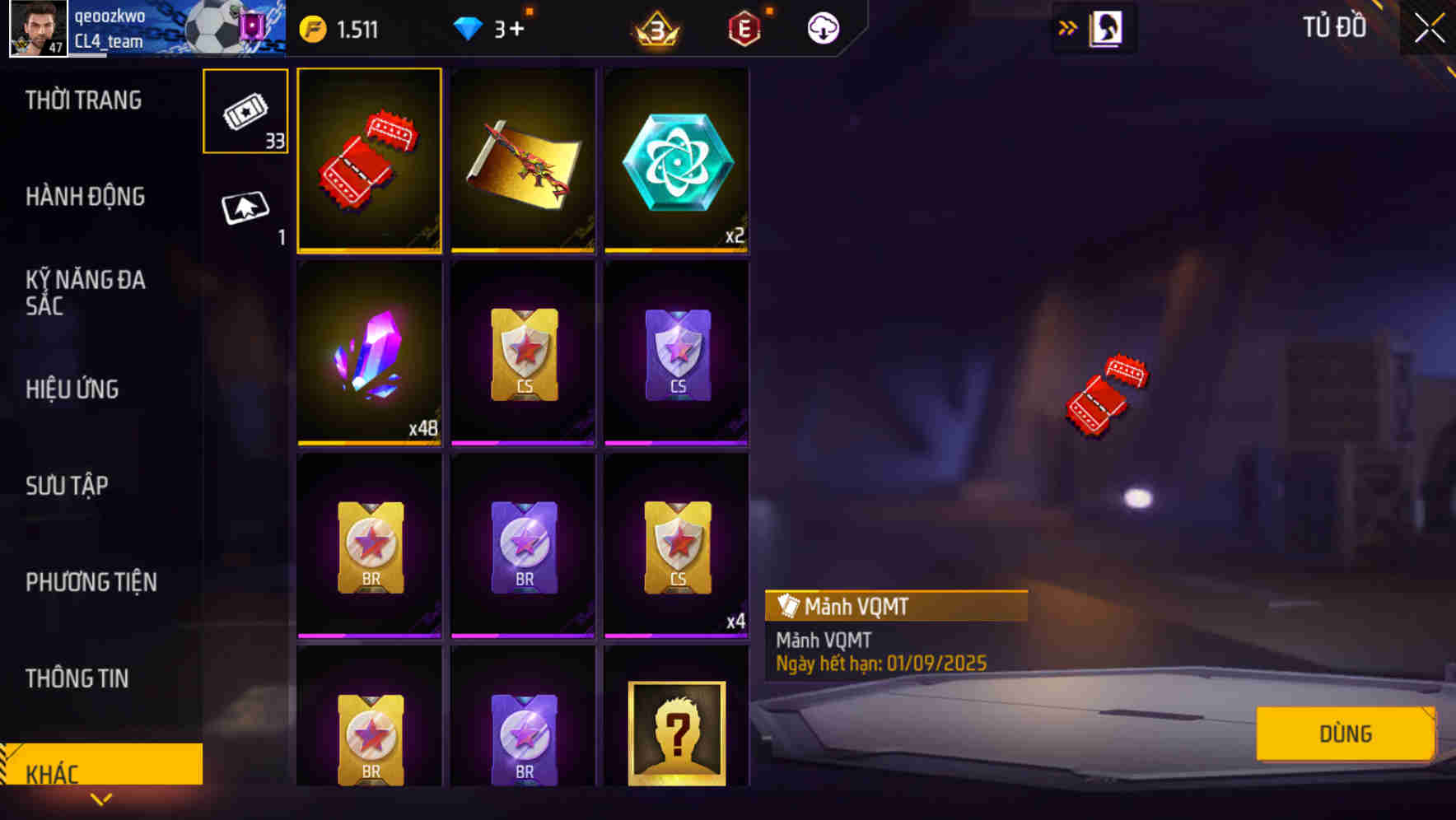Screen dimensions: 1456x820
Task: Switch to the SƯU TẬP category tab
Action: coord(69,486)
